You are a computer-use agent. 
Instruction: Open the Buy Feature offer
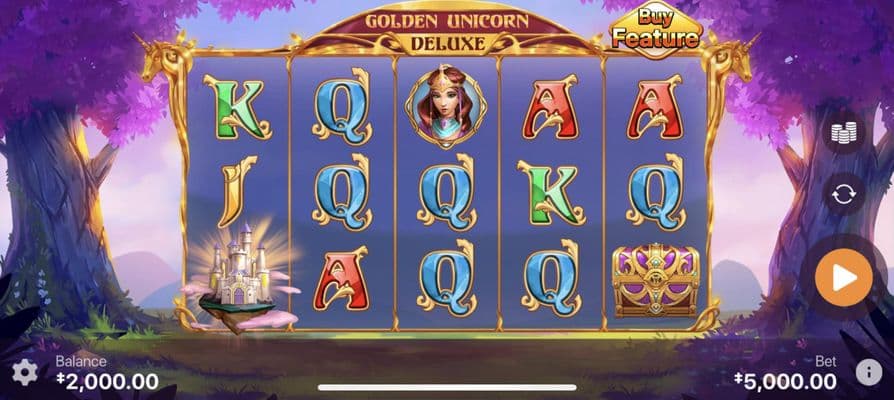(x=656, y=30)
